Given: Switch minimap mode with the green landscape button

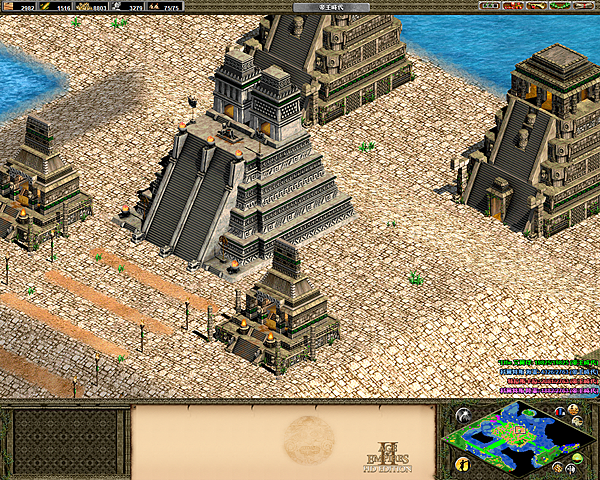Looking at the screenshot, I should [x=578, y=458].
